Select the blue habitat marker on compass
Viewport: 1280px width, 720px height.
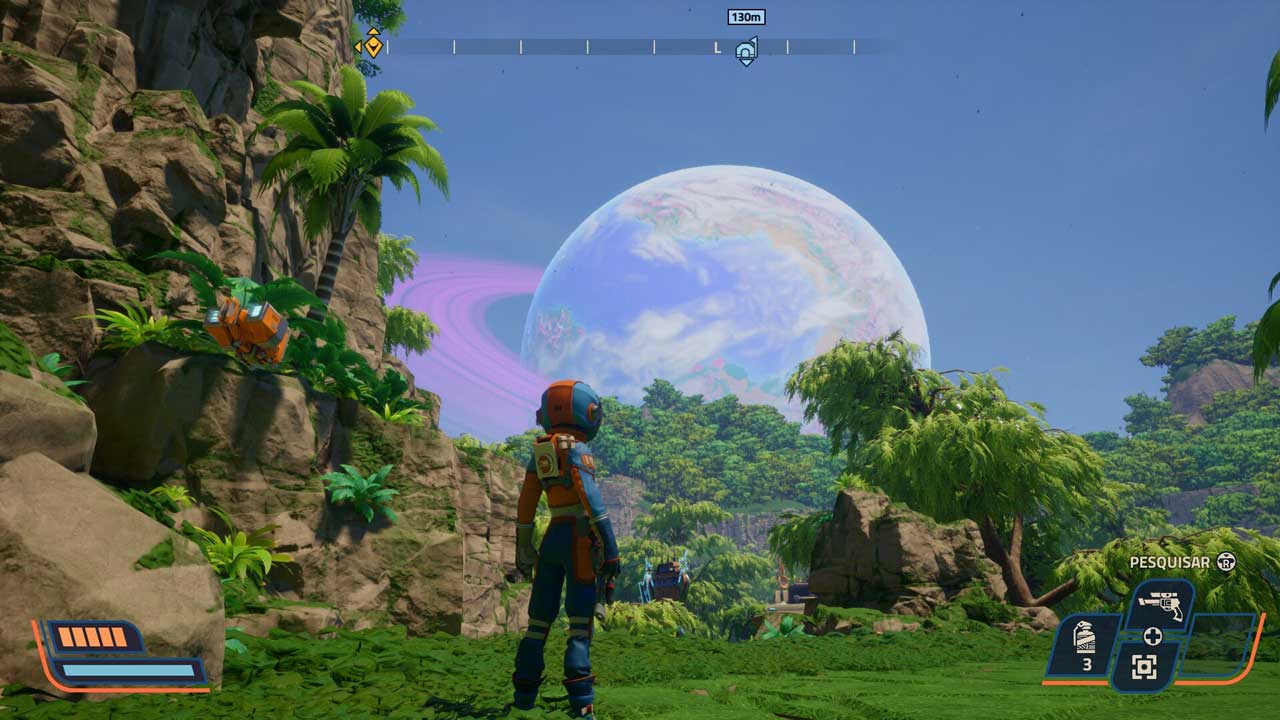746,50
